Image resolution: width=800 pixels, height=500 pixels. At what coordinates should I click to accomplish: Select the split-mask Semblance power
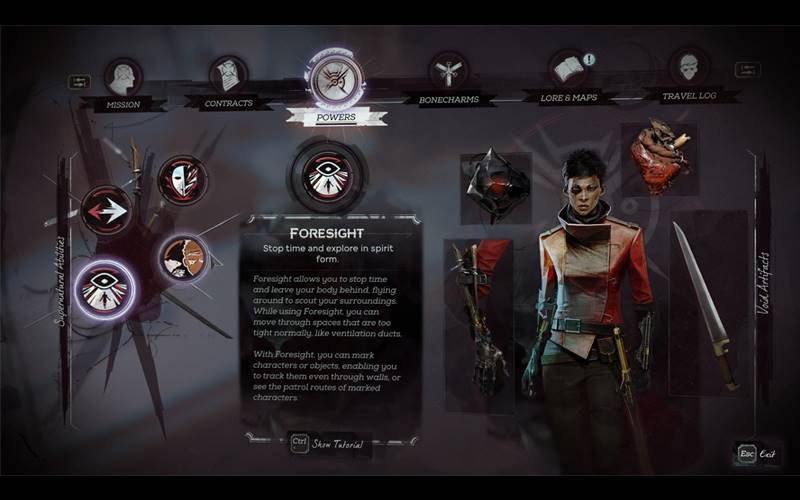coord(183,180)
